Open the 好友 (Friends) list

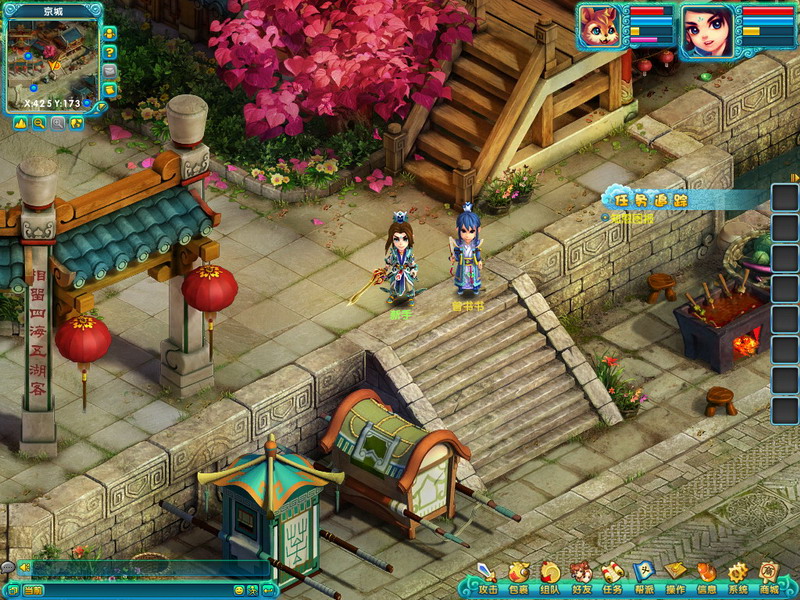pyautogui.click(x=581, y=576)
